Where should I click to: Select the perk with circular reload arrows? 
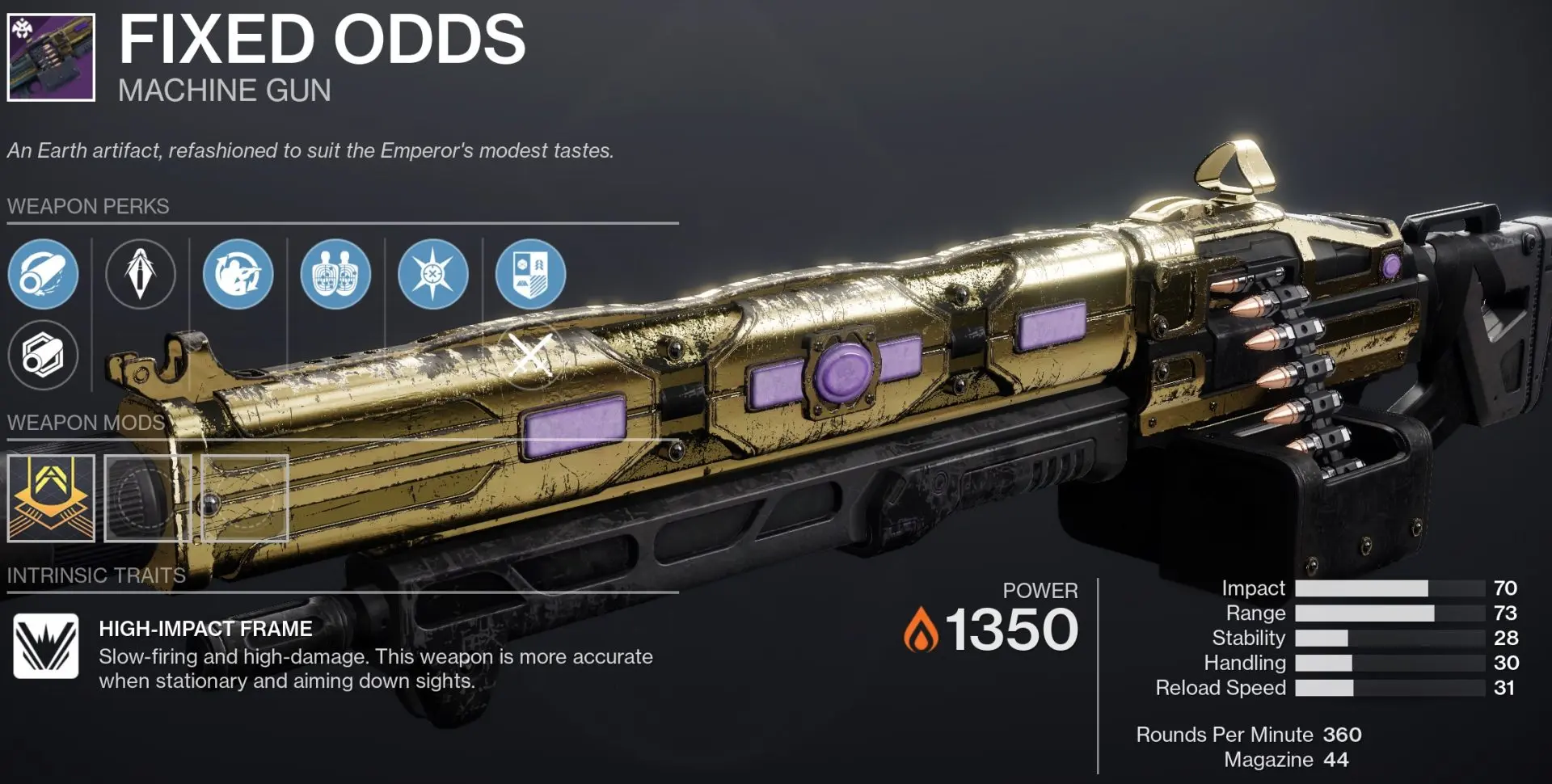(x=238, y=274)
